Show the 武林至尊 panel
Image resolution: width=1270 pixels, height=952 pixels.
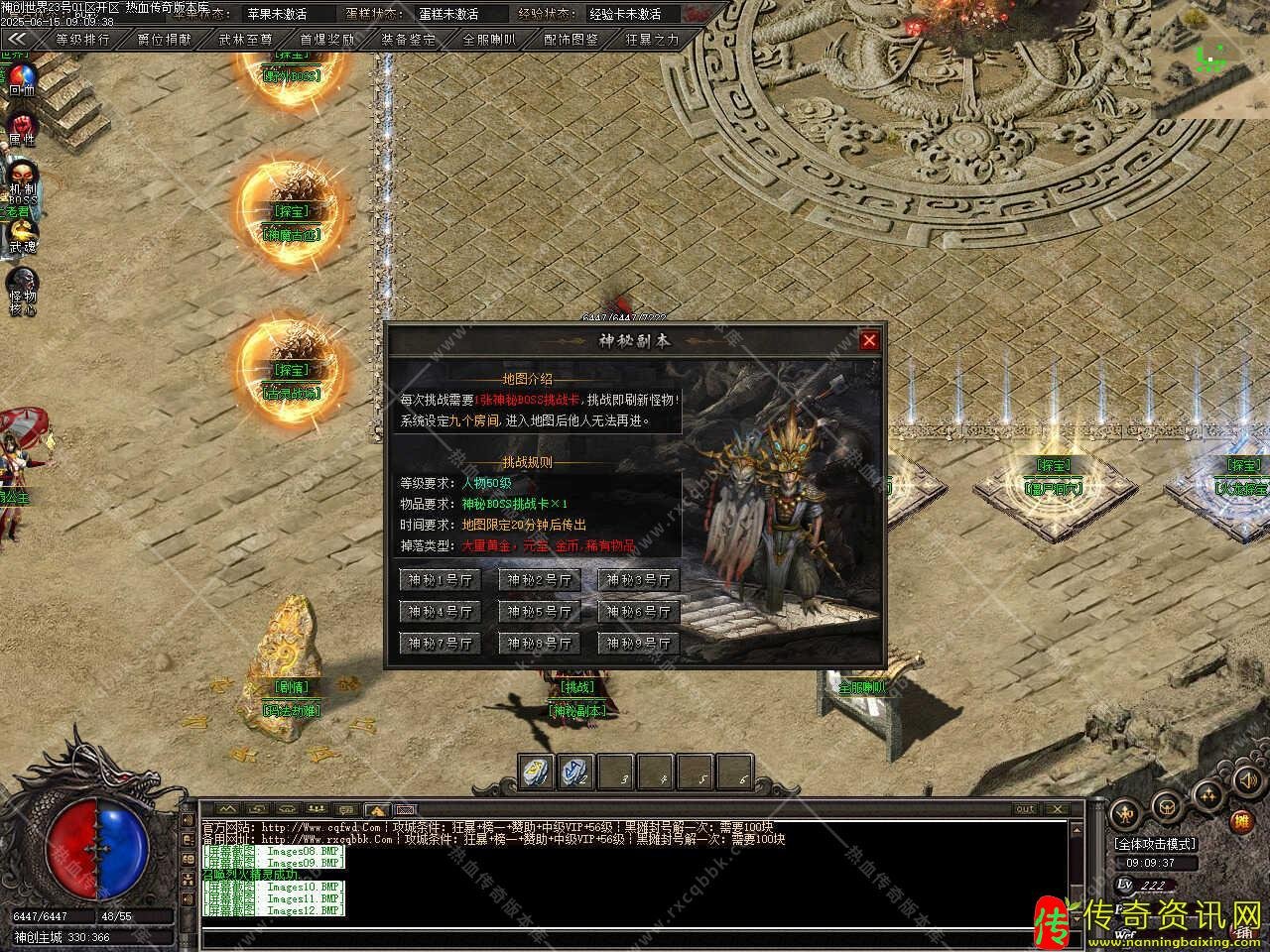245,40
